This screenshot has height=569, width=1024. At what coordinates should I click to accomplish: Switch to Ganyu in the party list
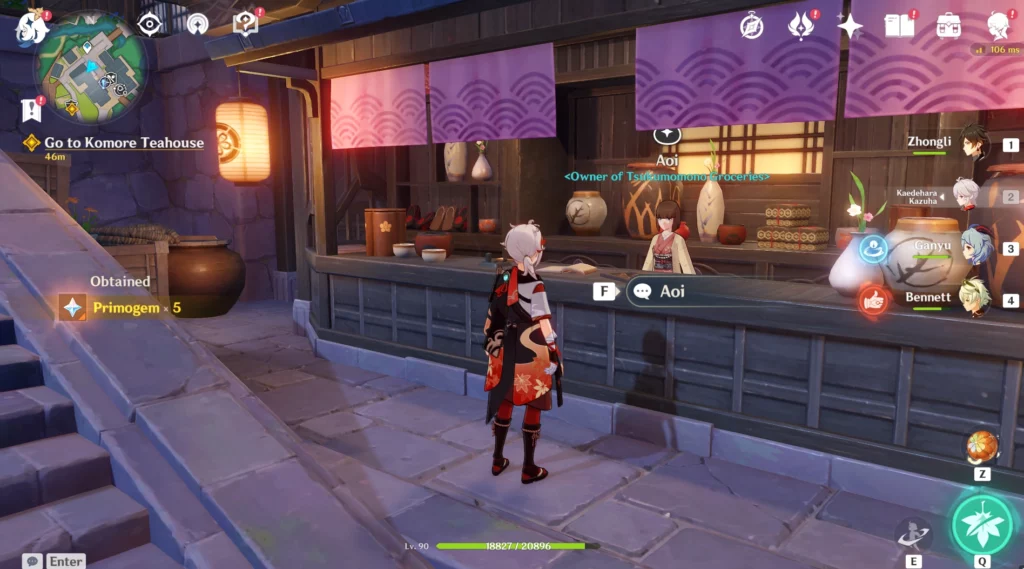pyautogui.click(x=974, y=246)
